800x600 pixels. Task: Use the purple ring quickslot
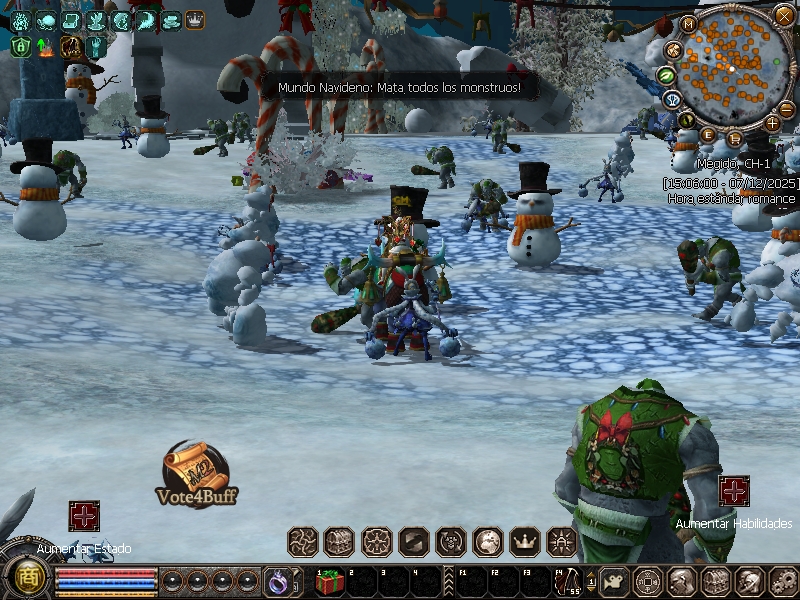[276, 580]
